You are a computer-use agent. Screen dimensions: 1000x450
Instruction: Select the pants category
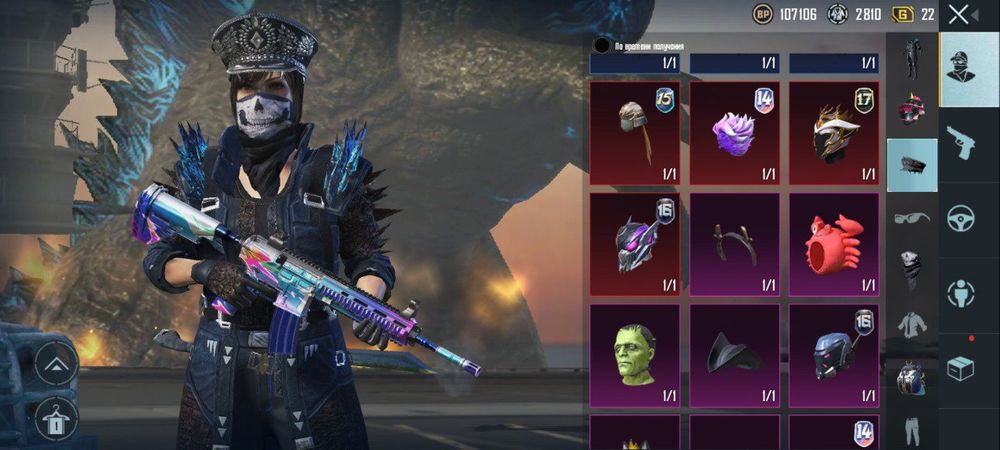click(911, 430)
